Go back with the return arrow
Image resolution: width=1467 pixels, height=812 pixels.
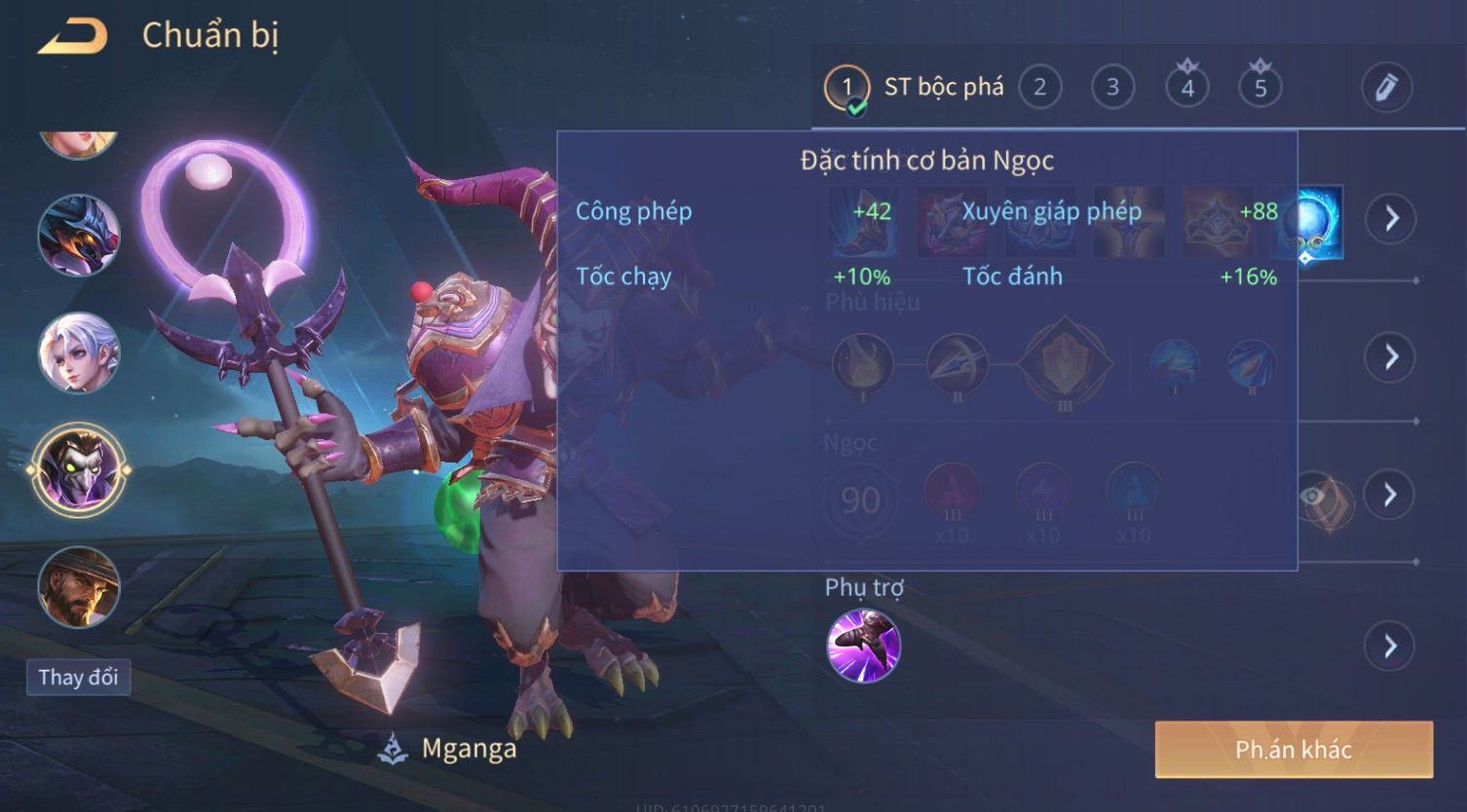[x=72, y=37]
